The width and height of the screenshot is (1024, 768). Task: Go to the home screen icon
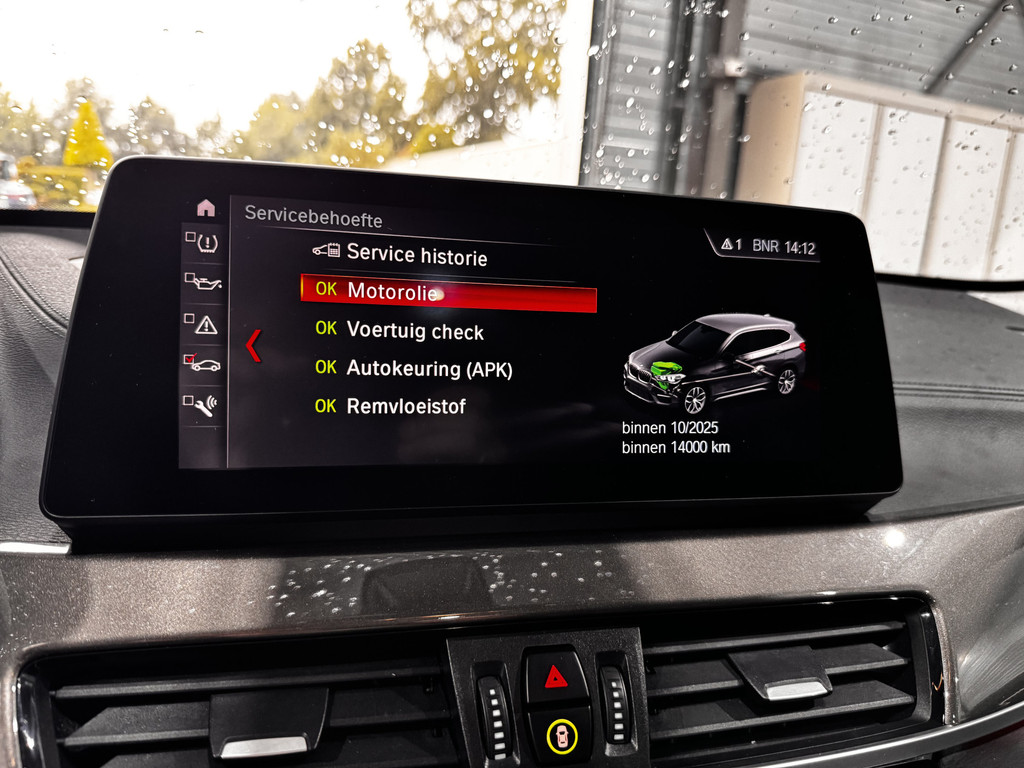pyautogui.click(x=206, y=208)
